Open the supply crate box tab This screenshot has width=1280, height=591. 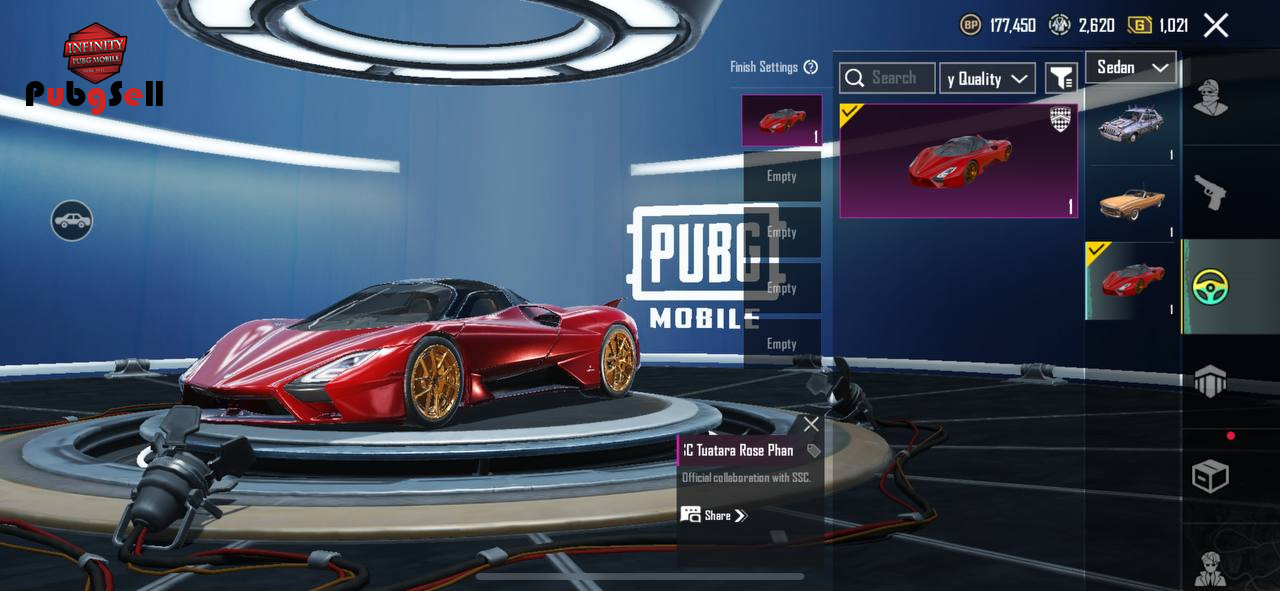(1210, 476)
